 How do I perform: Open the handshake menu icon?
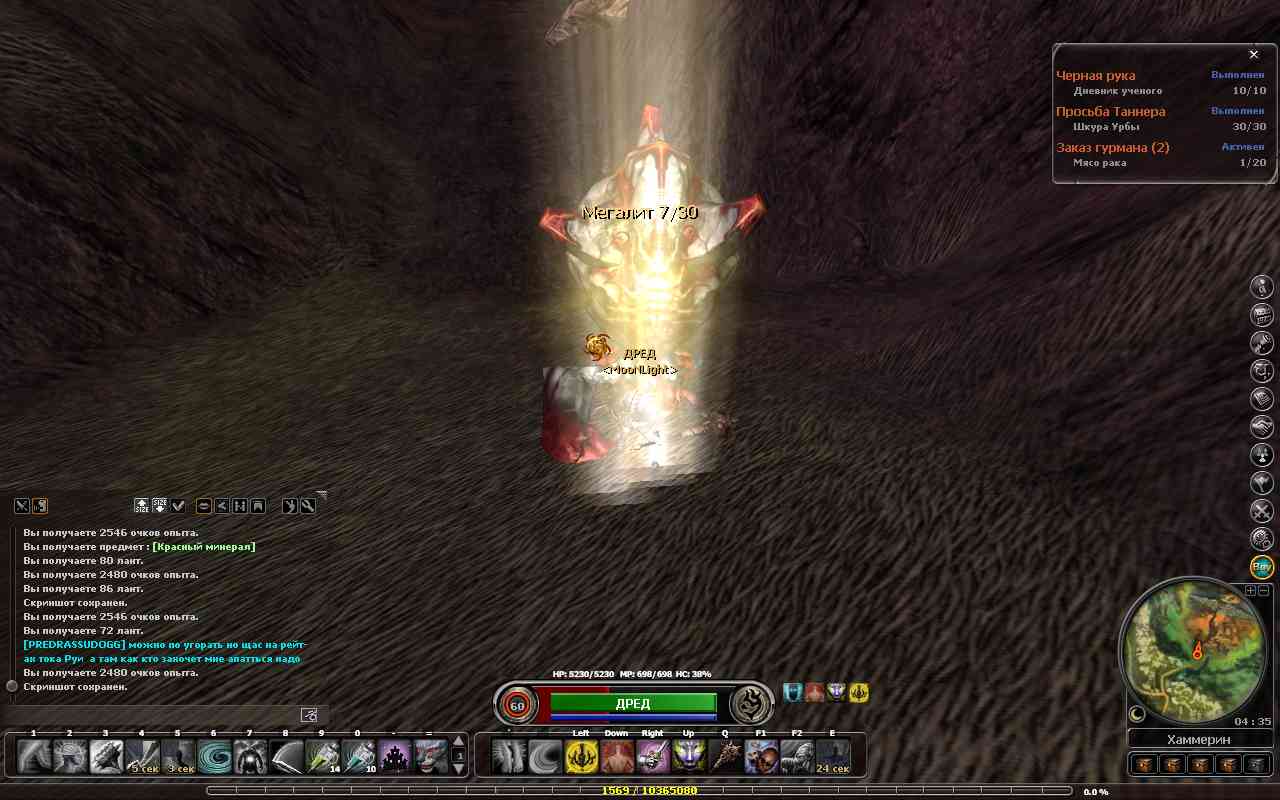click(x=1262, y=427)
